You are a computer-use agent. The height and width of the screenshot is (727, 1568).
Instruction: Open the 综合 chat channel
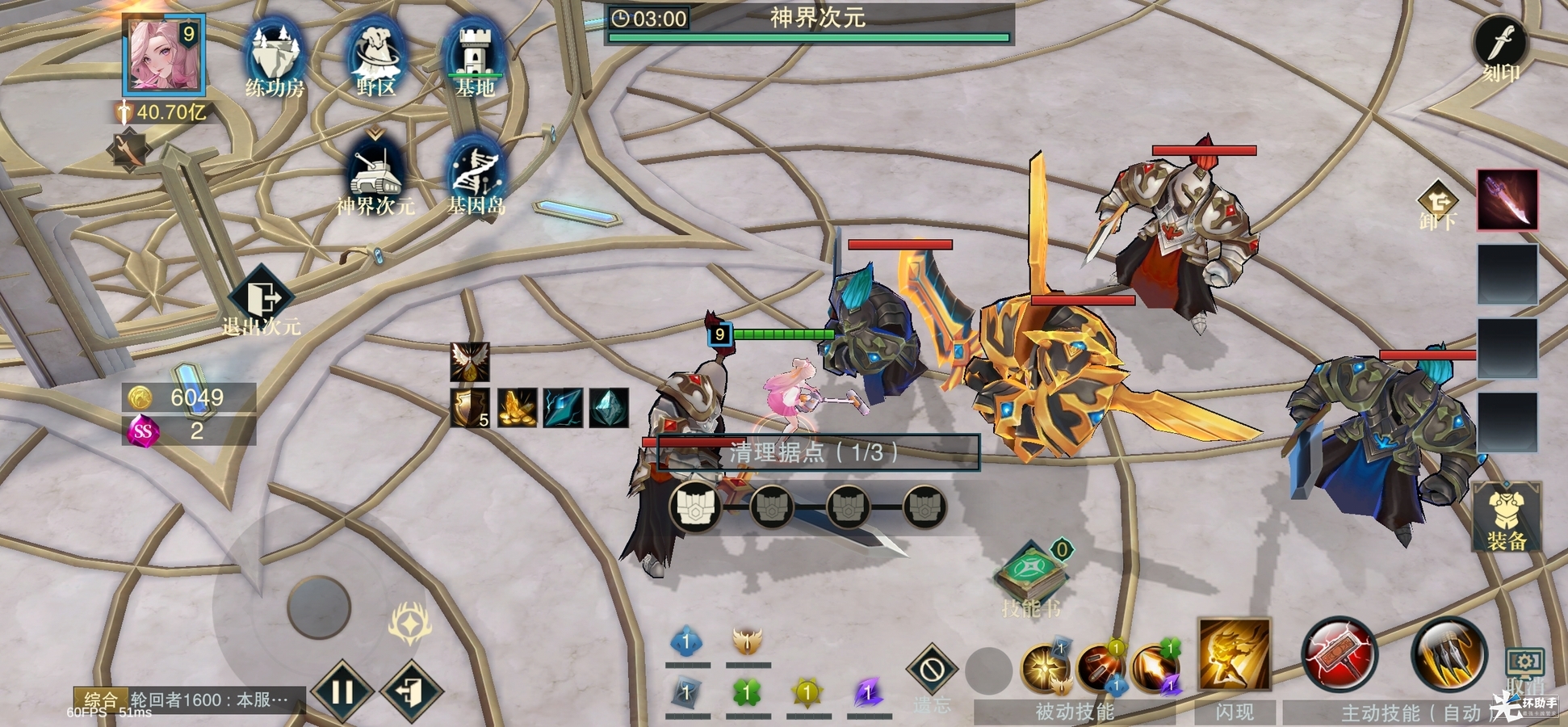coord(101,700)
